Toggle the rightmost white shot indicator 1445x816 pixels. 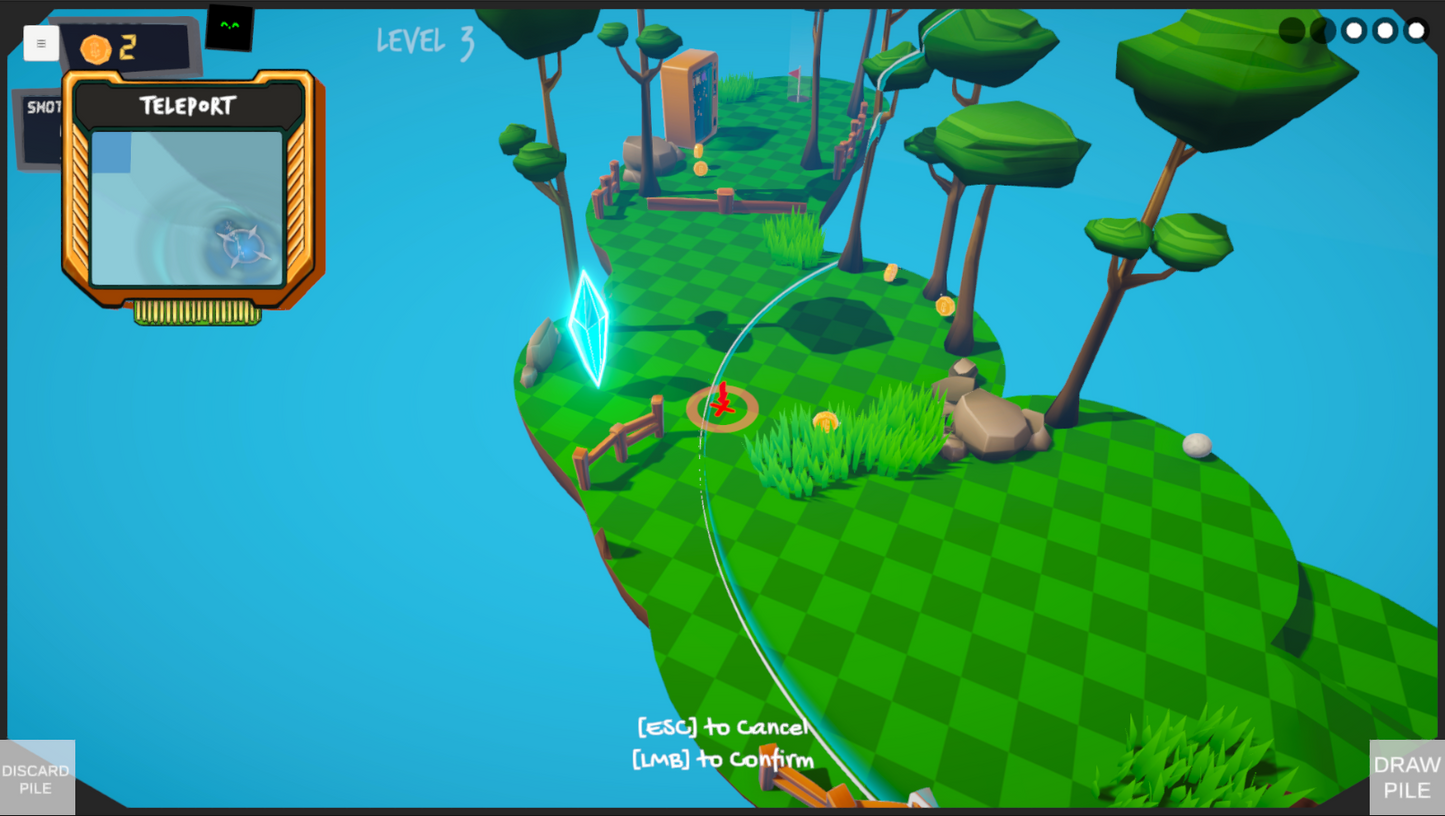pyautogui.click(x=1416, y=30)
